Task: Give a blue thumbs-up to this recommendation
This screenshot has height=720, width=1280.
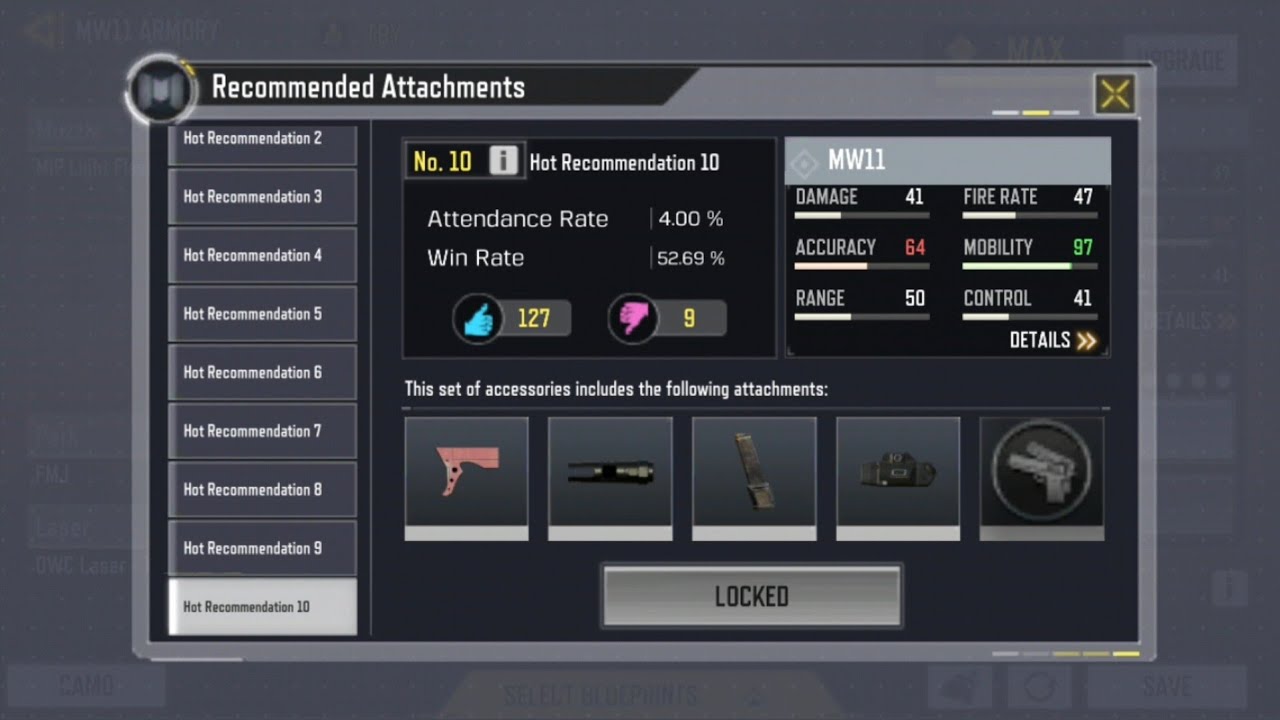Action: (x=478, y=319)
